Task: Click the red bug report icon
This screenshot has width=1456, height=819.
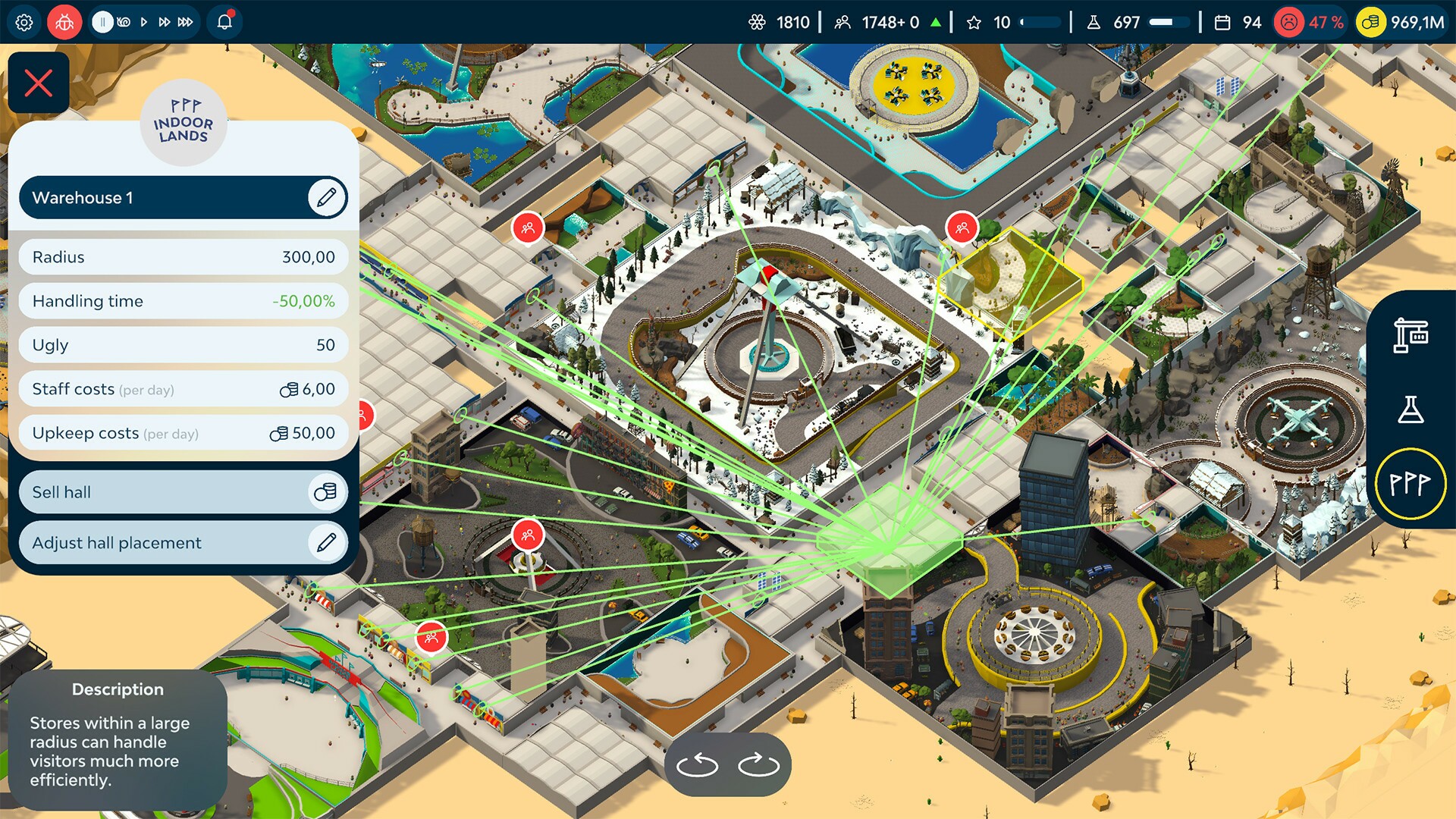Action: 64,22
